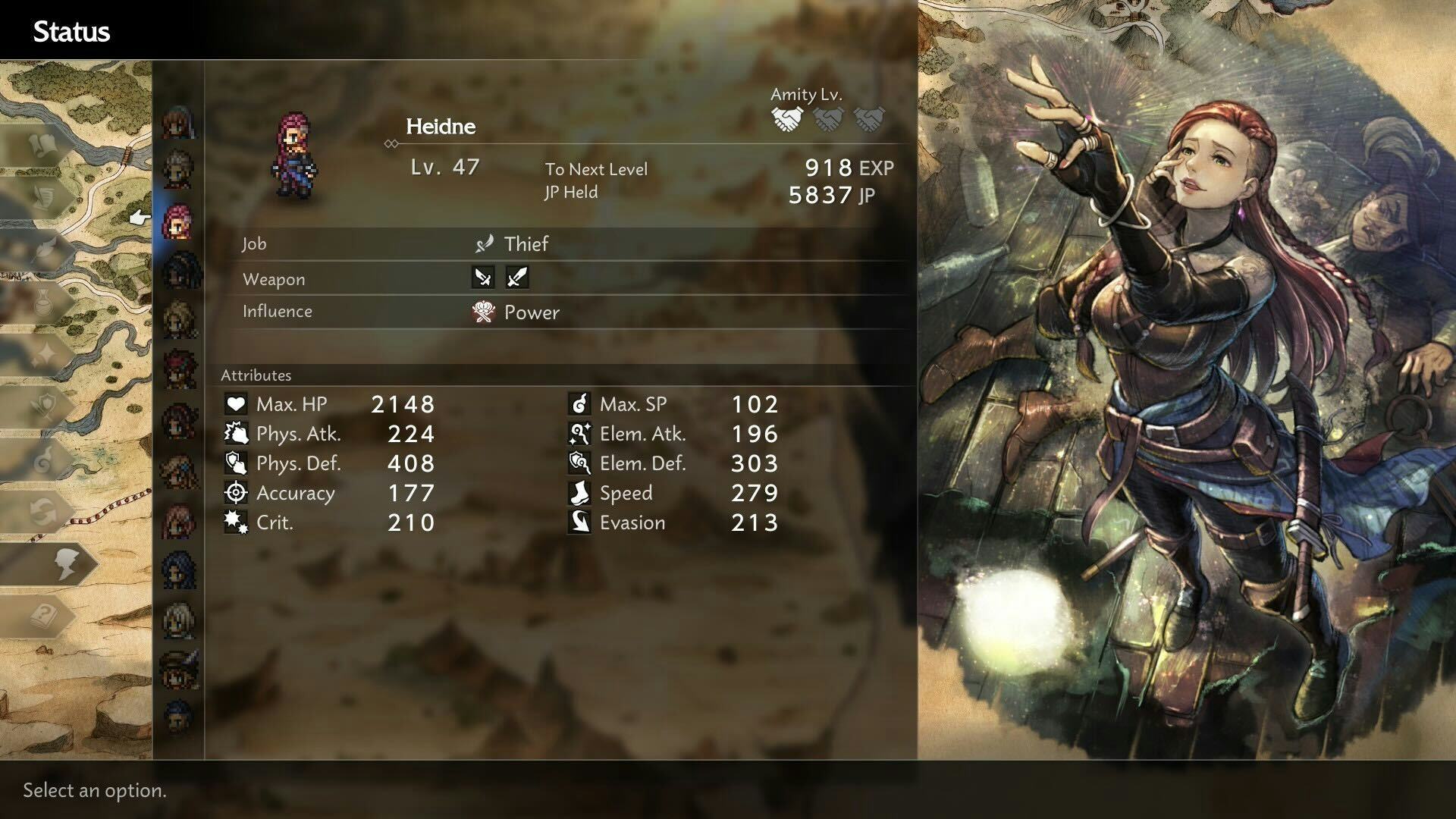Open the single feather tab
This screenshot has height=819, width=1456.
pos(44,249)
